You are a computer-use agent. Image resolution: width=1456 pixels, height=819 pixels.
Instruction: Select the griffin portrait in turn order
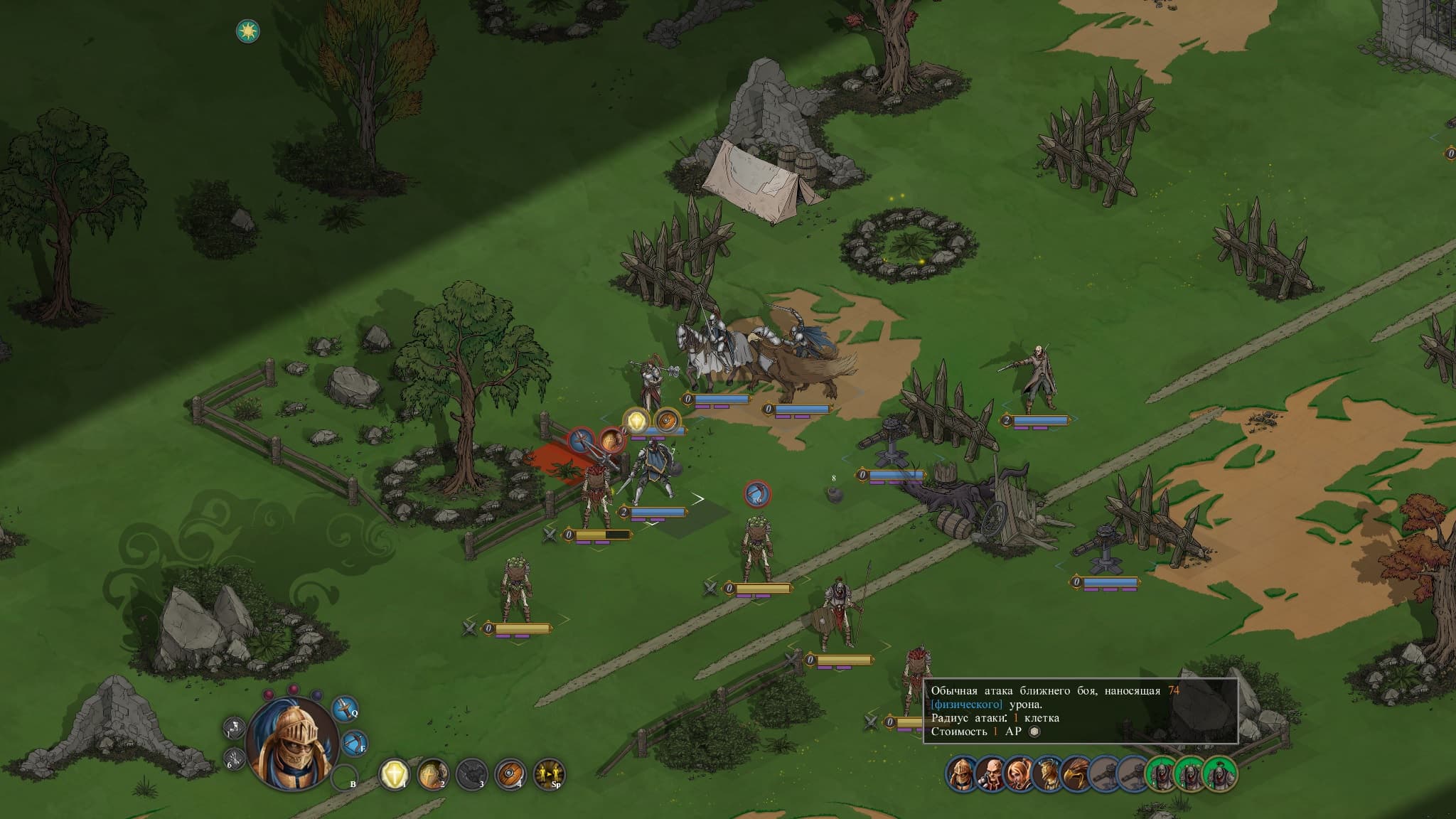click(1075, 773)
